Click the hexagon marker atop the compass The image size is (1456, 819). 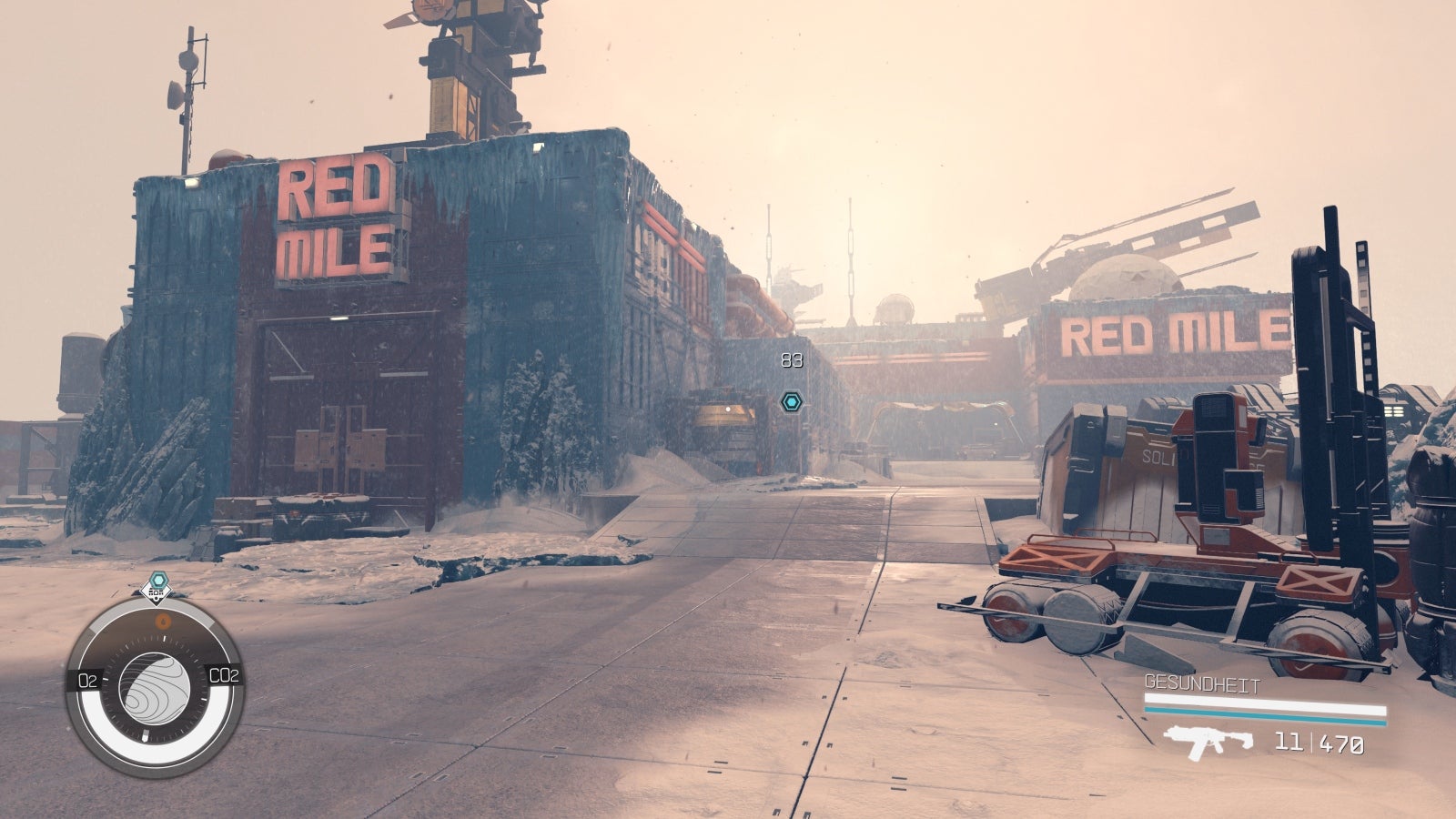tap(158, 581)
